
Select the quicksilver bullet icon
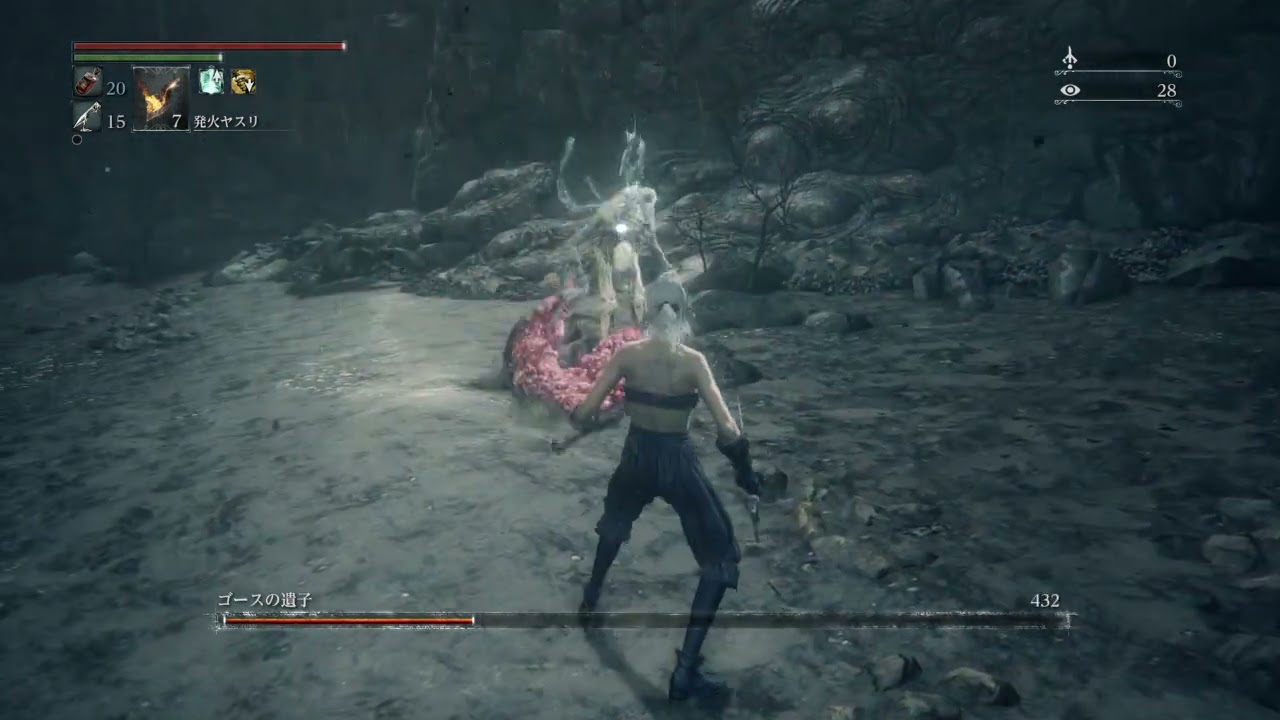click(87, 118)
